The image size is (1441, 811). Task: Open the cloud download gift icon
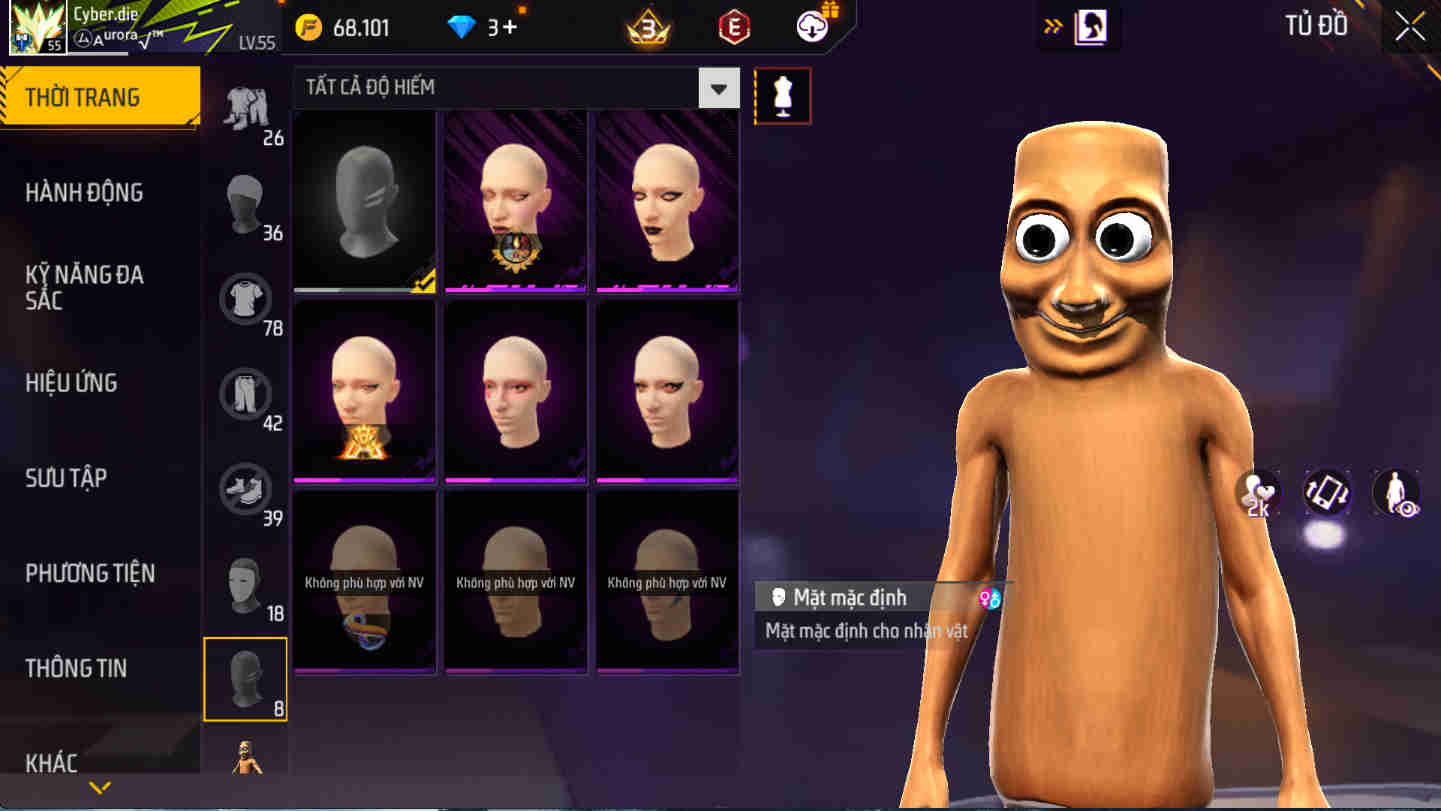tap(812, 26)
